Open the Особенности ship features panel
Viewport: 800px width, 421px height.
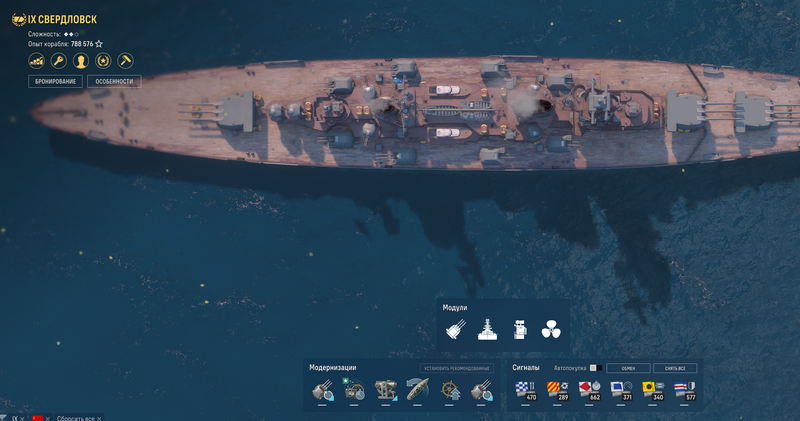tap(113, 81)
